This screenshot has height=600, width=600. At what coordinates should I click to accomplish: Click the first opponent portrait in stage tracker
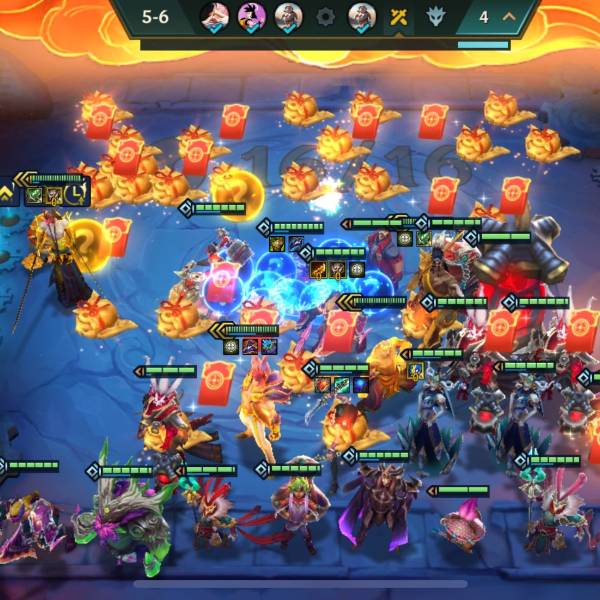[x=214, y=16]
